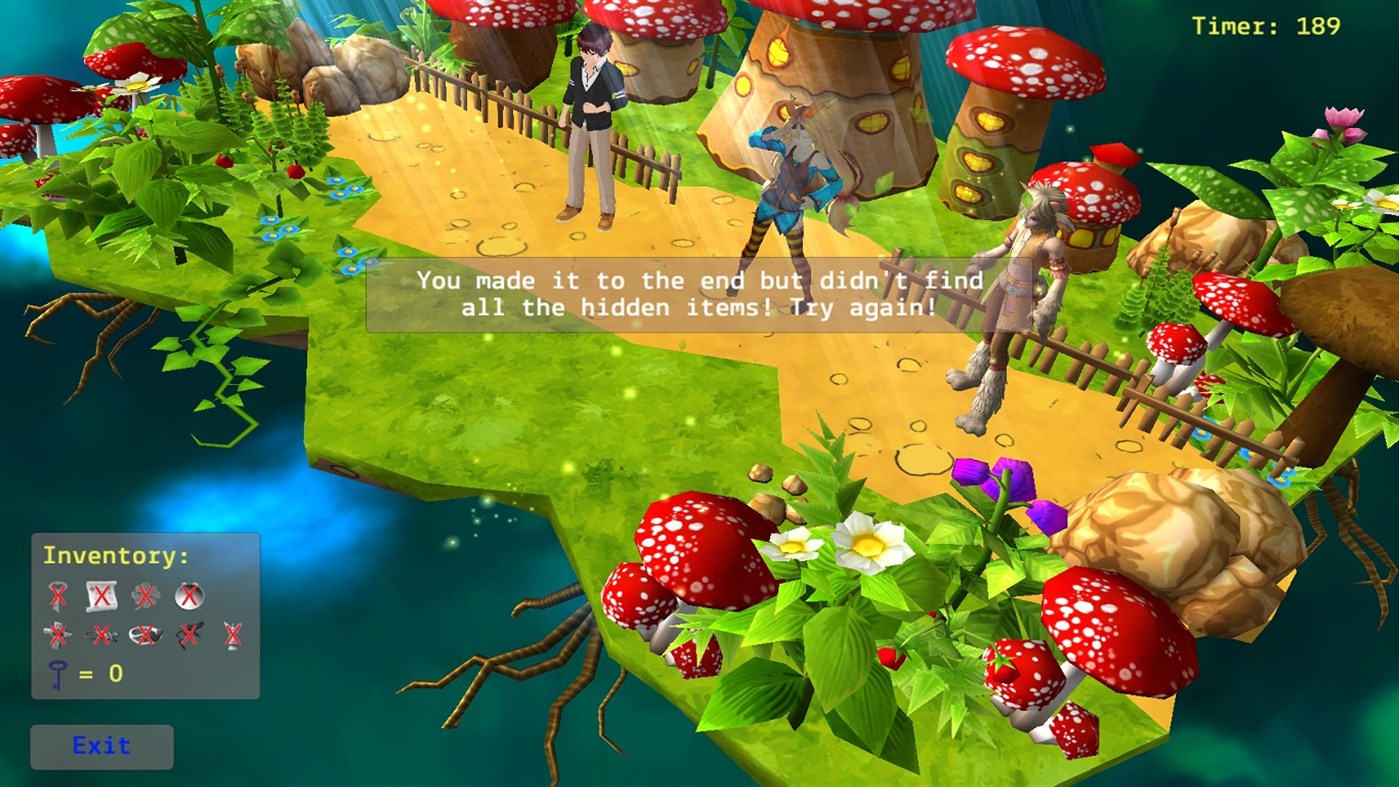This screenshot has width=1399, height=787.
Task: Click the raven inventory icon
Action: [188, 634]
